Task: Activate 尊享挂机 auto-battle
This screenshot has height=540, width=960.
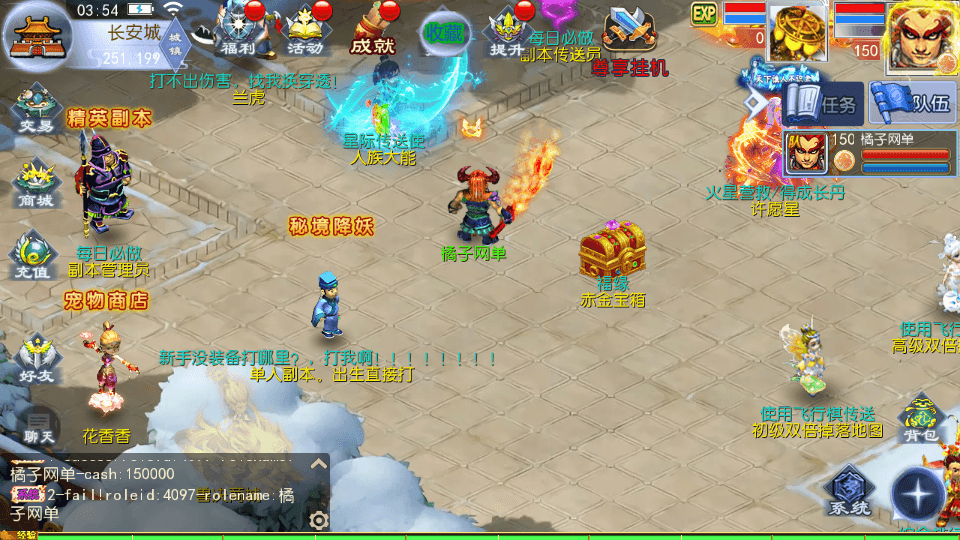Action: [x=629, y=40]
